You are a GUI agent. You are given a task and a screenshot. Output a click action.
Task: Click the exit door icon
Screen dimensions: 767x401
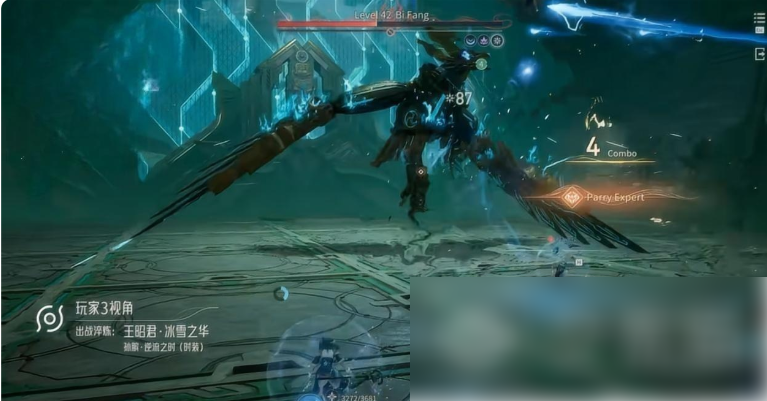759,54
